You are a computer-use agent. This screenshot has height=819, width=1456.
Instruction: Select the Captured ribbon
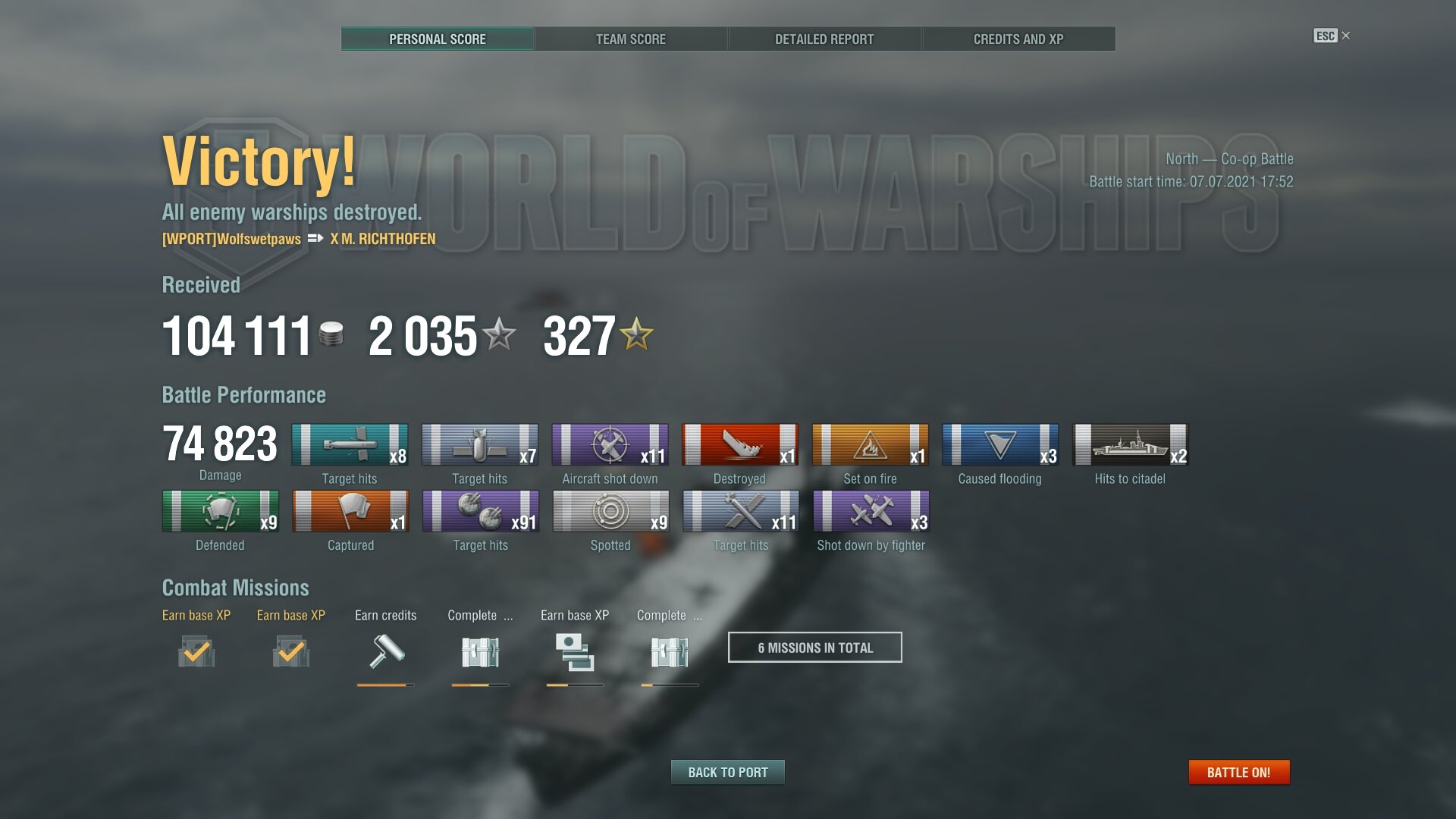[350, 511]
